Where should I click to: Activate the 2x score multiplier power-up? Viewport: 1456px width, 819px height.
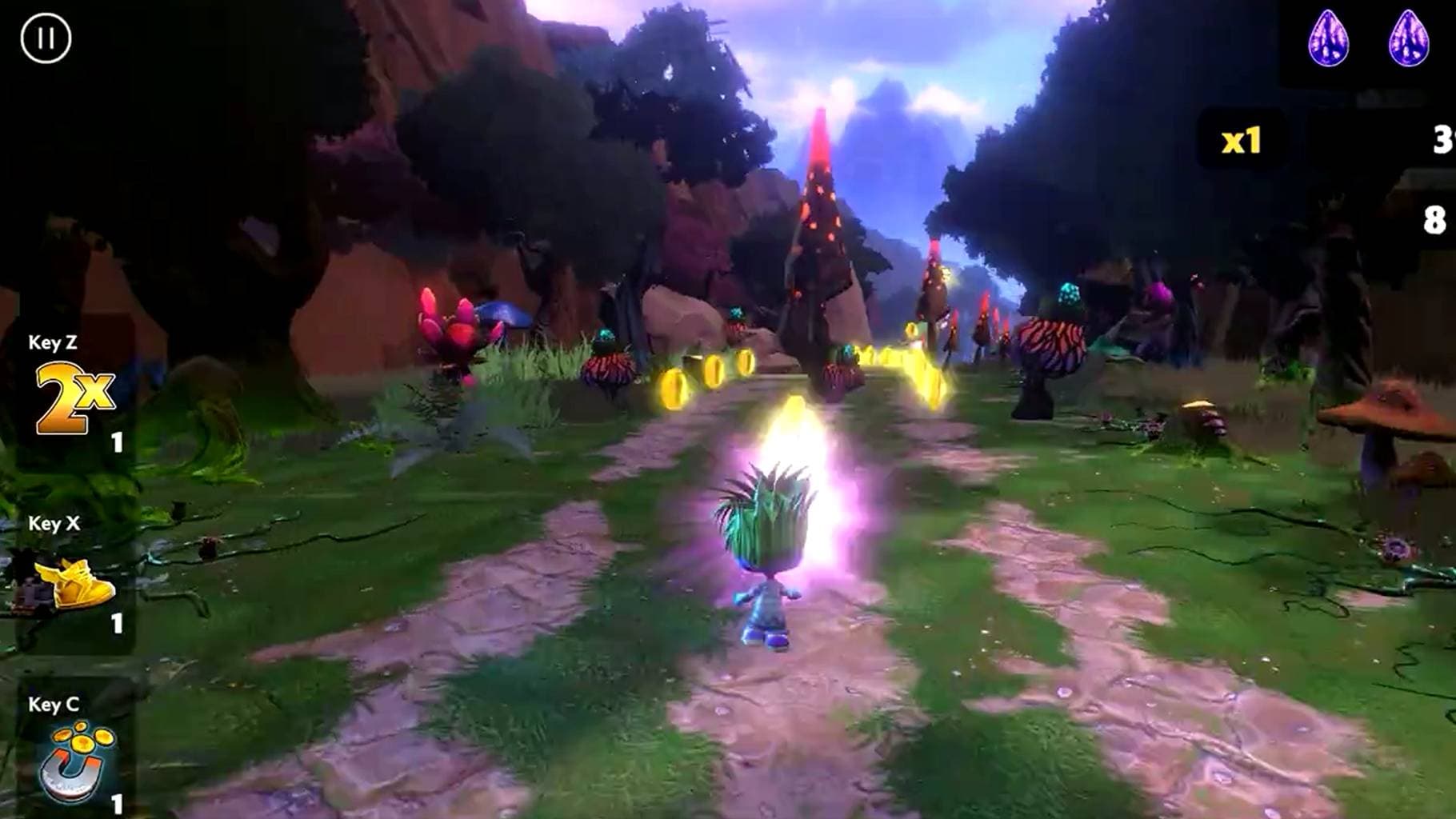point(74,398)
